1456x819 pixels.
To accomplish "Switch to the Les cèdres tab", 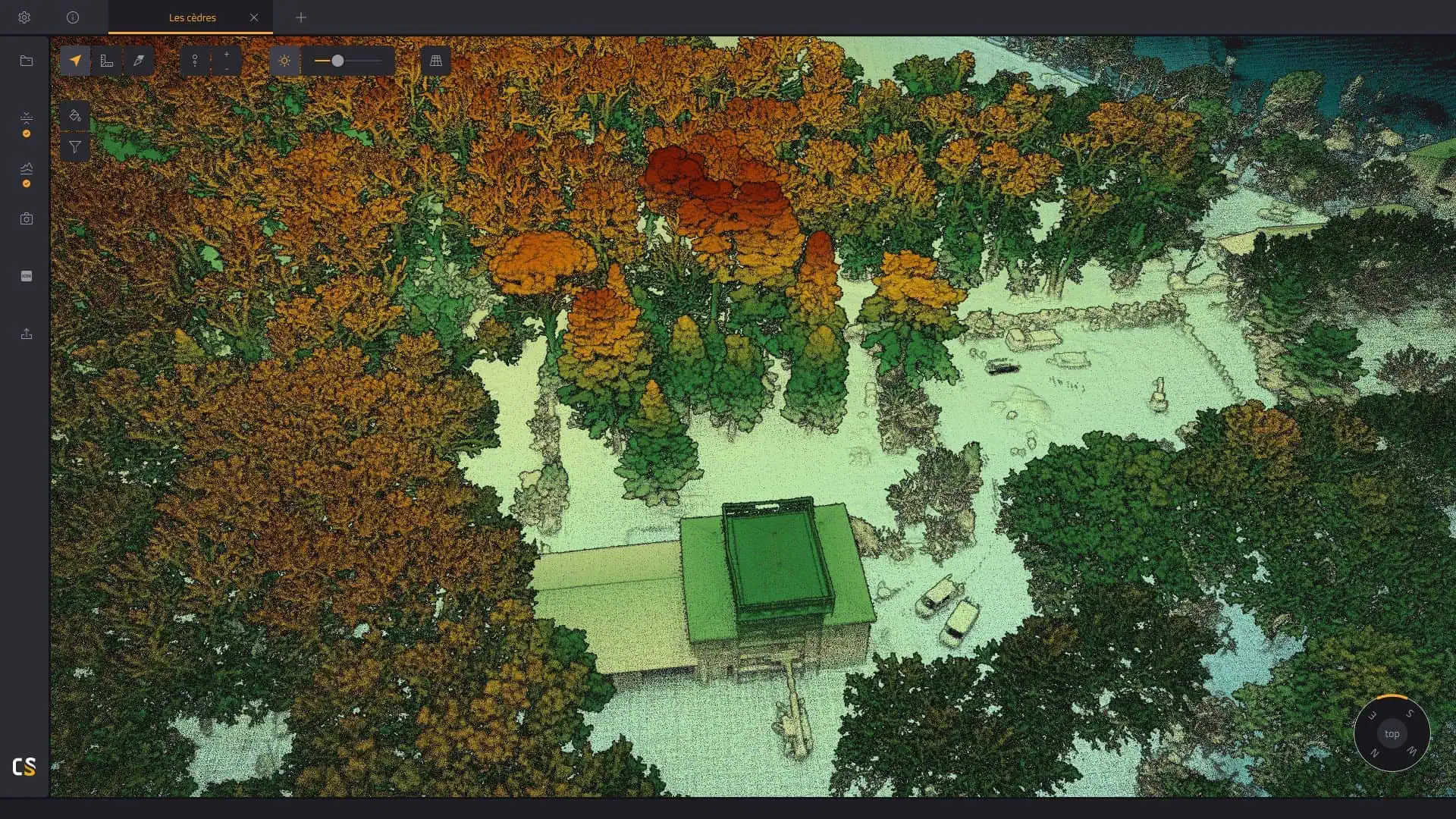I will click(x=192, y=17).
